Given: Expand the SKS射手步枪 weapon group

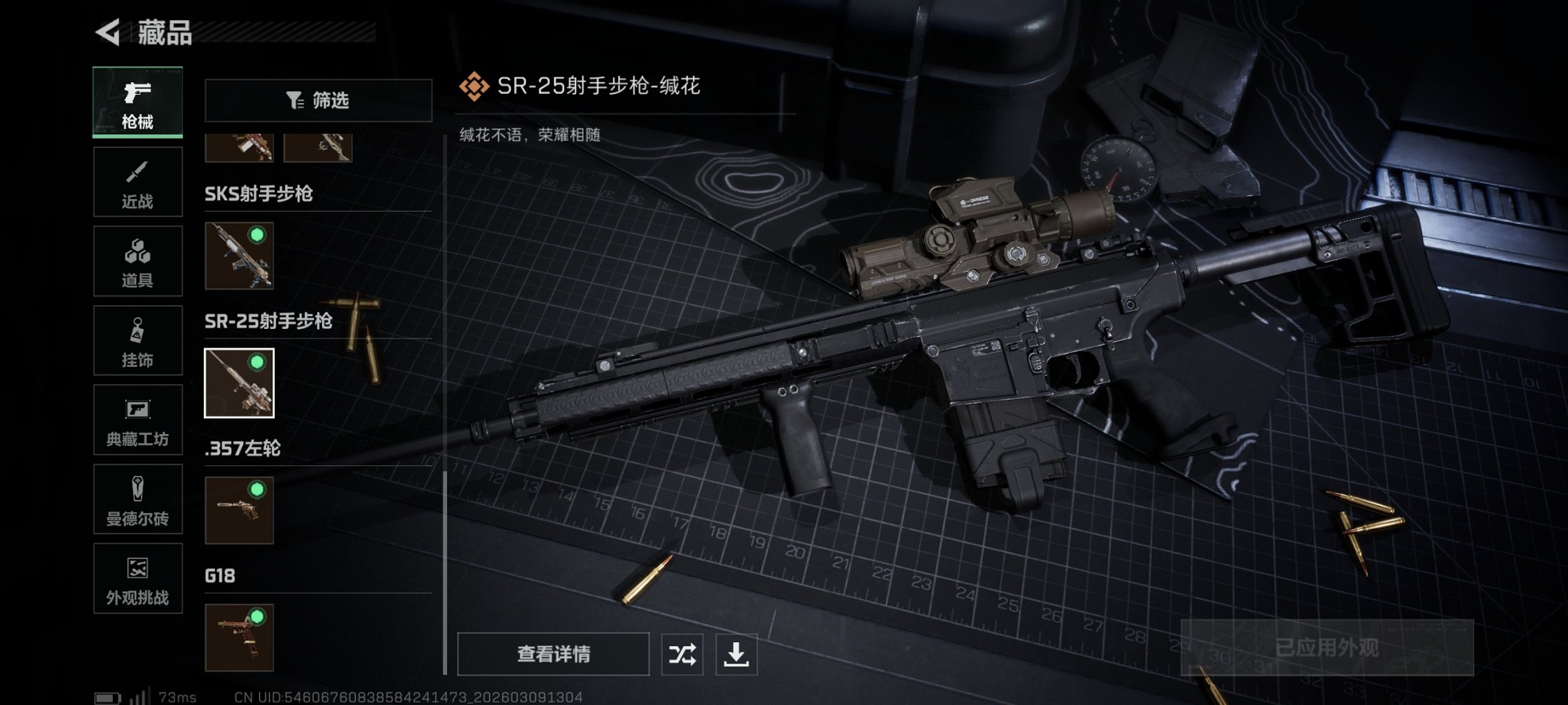Looking at the screenshot, I should pos(259,194).
